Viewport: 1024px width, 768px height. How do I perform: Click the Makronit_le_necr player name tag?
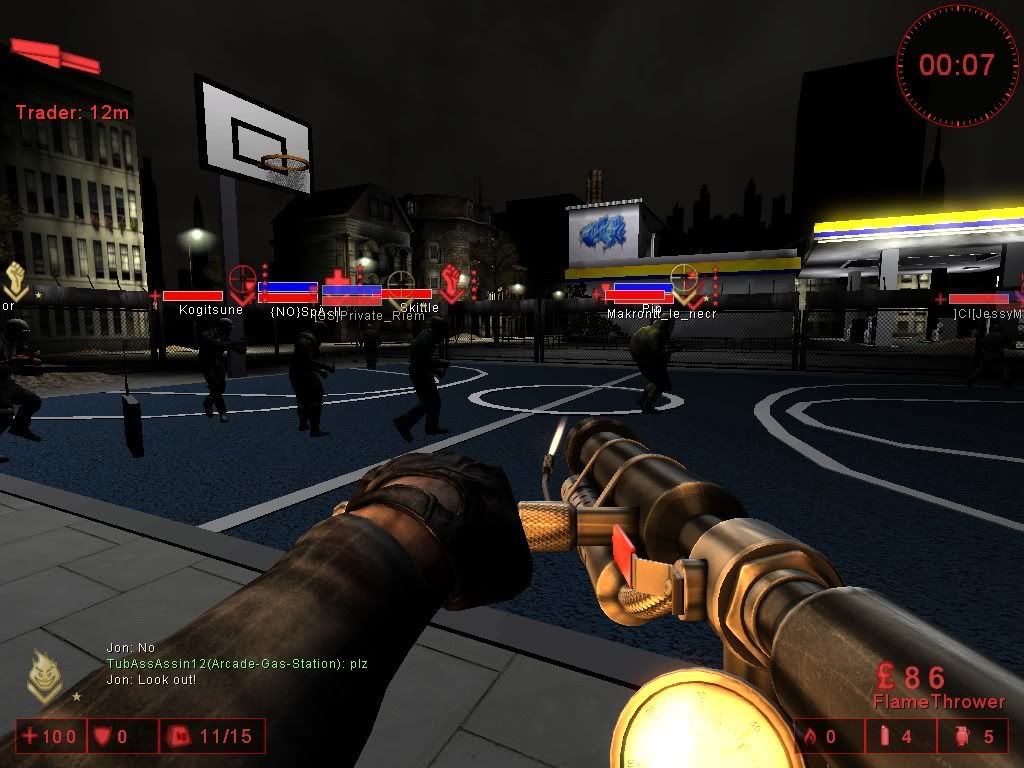[x=661, y=314]
